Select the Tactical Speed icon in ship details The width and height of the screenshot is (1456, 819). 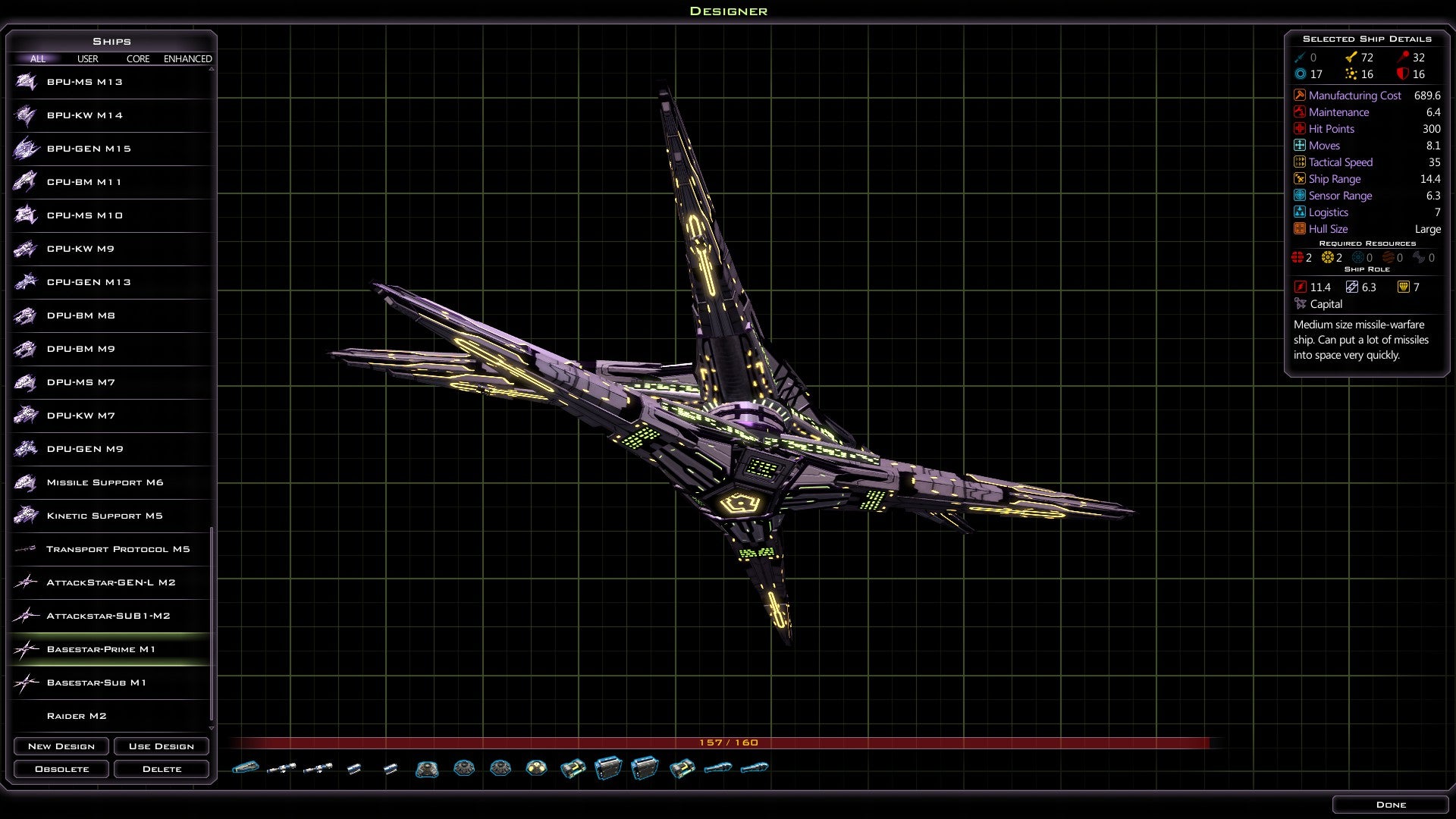click(1299, 162)
